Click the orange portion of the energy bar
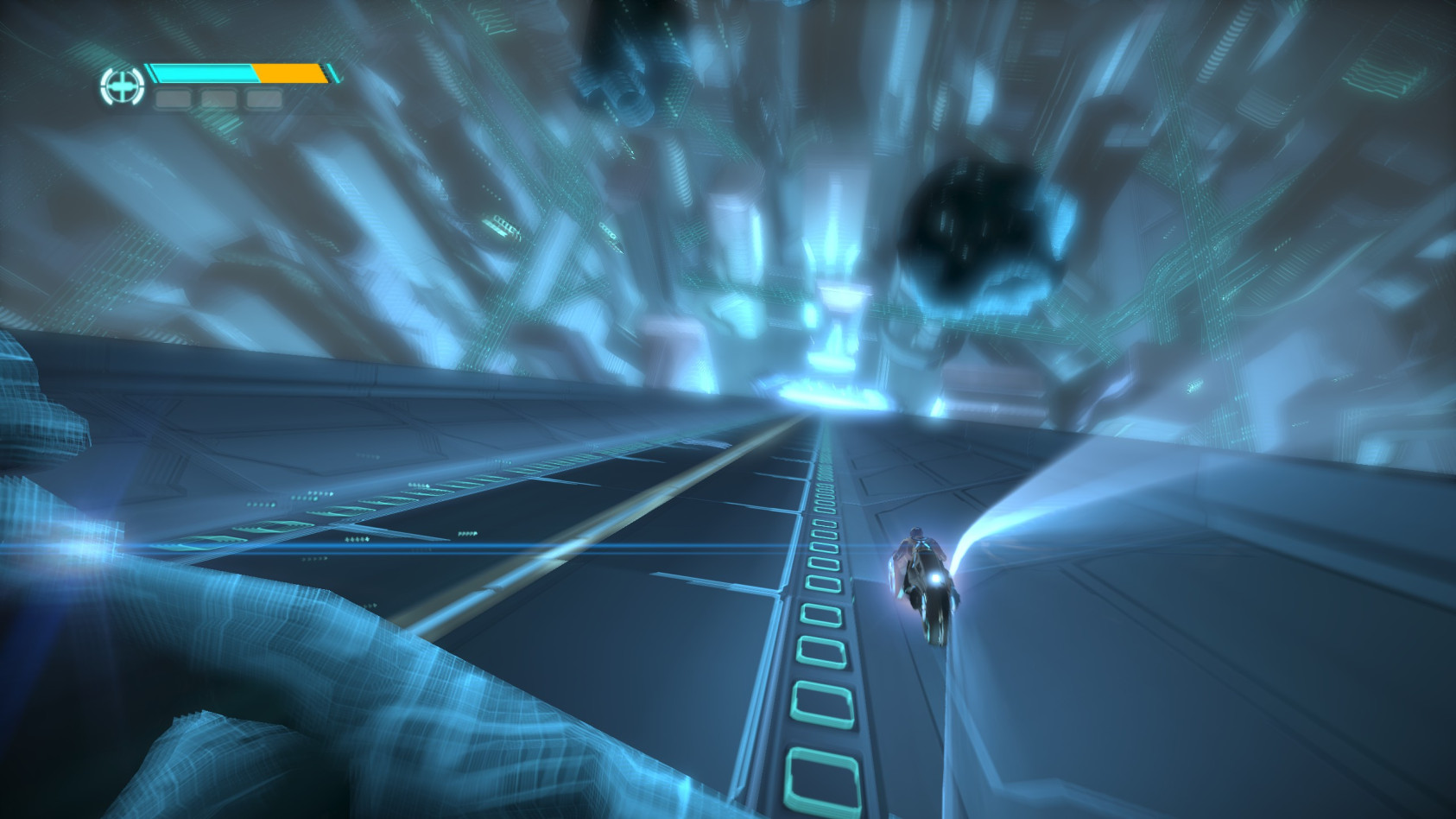Screen dimensions: 1456x819 pyautogui.click(x=289, y=73)
